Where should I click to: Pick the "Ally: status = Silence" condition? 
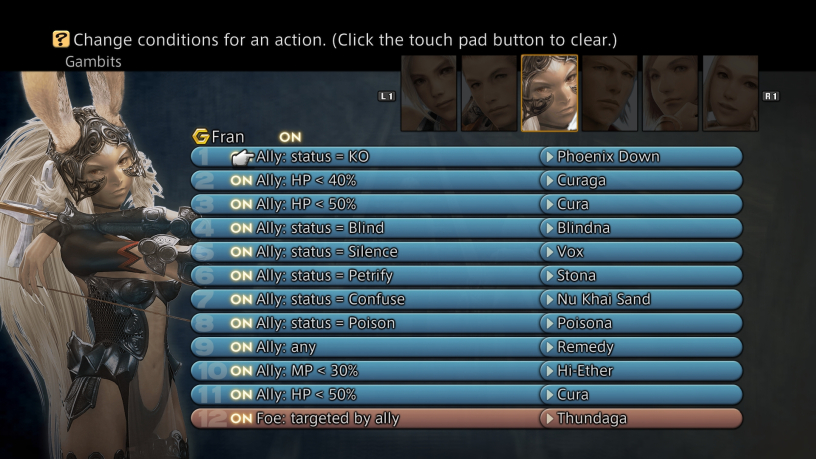327,252
